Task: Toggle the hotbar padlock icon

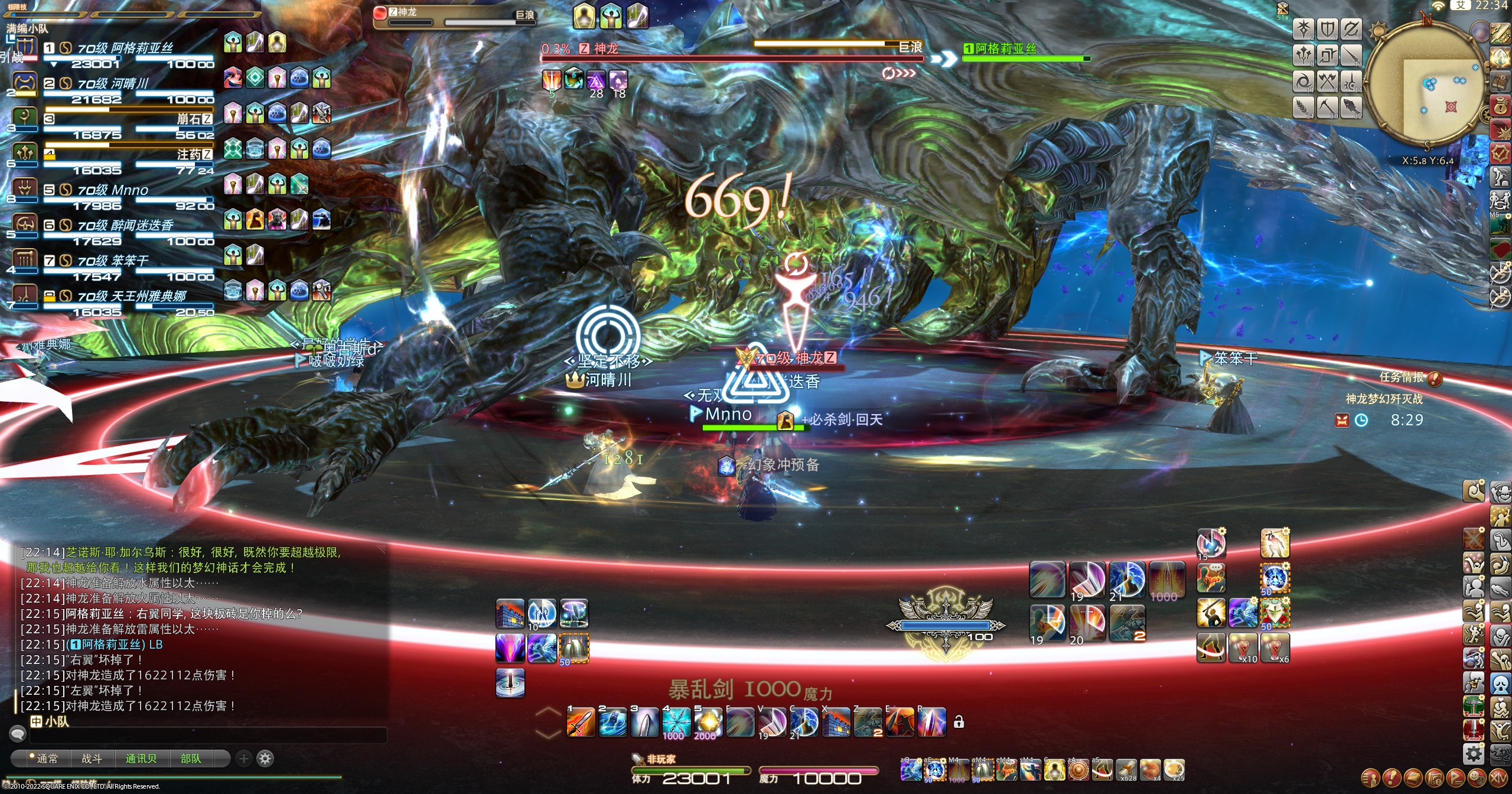Action: [959, 722]
